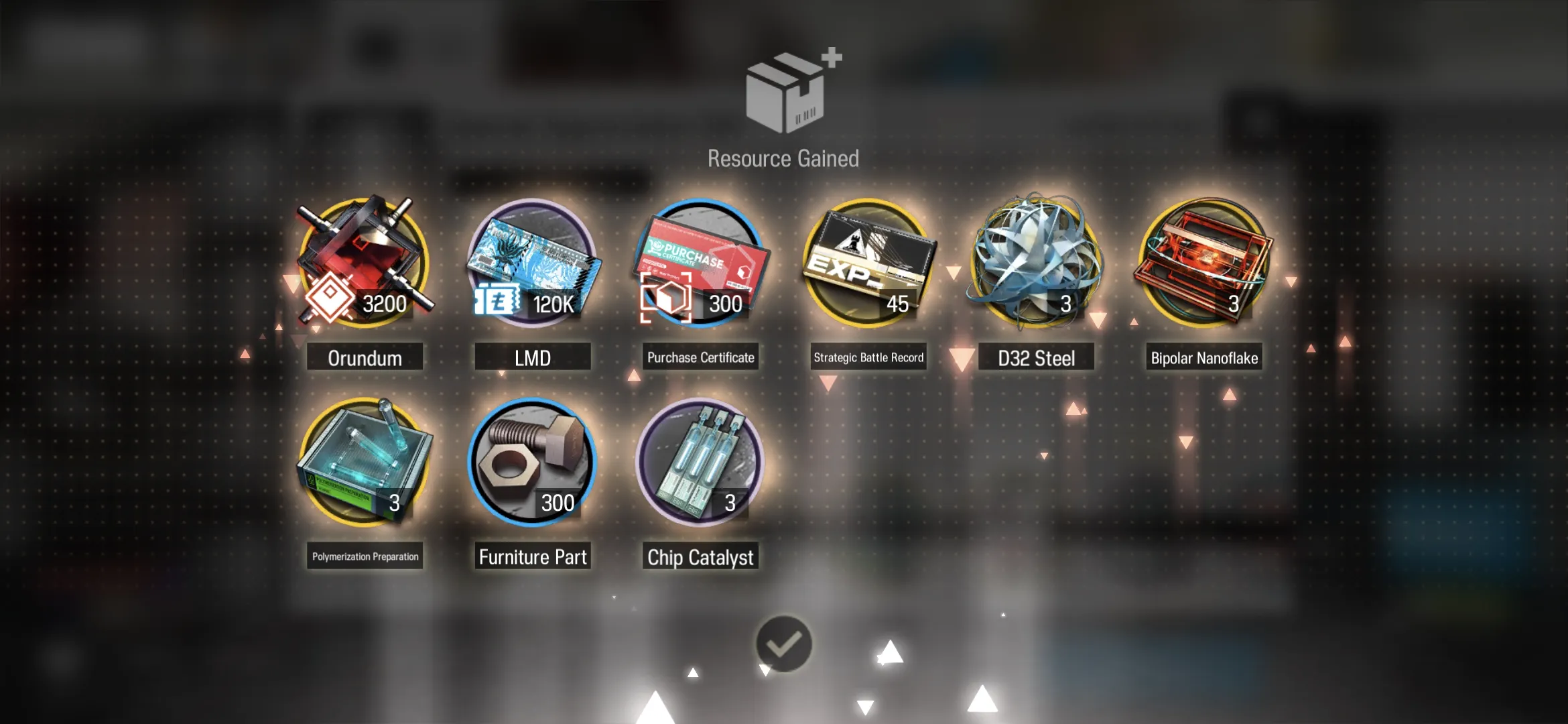The width and height of the screenshot is (1568, 724).
Task: Confirm rewards with the checkmark button
Action: pyautogui.click(x=783, y=644)
